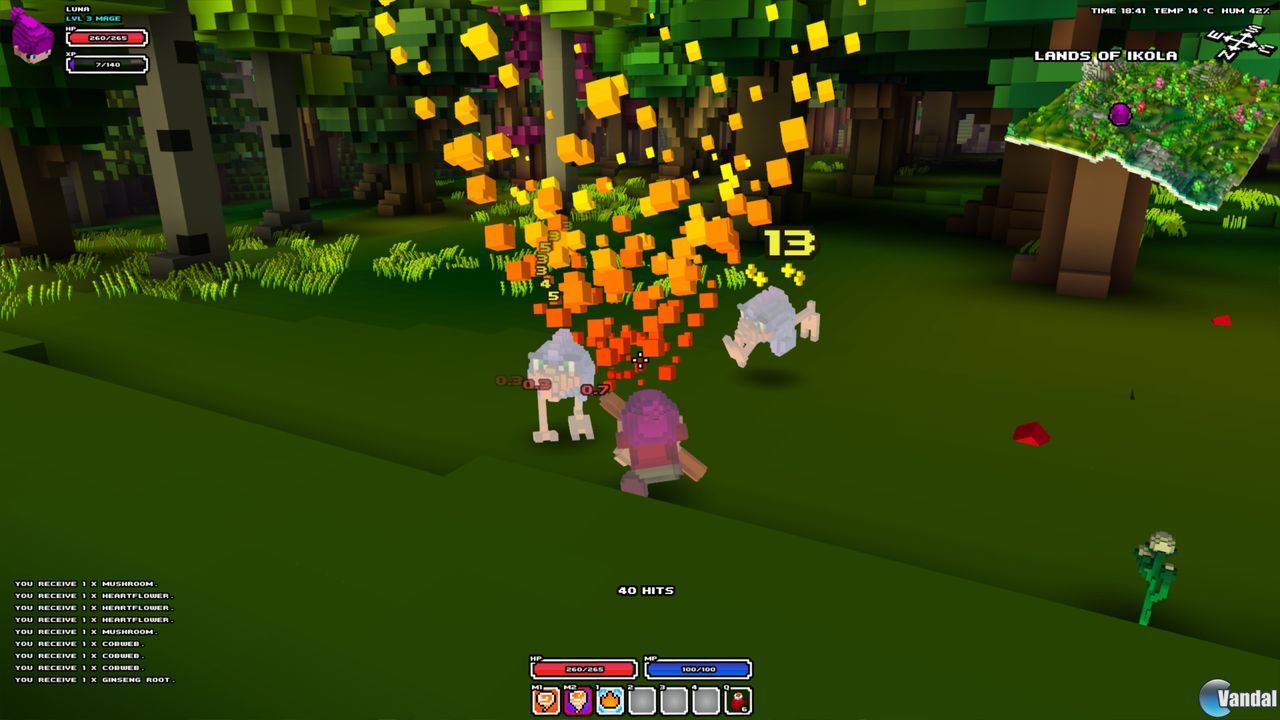Image resolution: width=1280 pixels, height=720 pixels.
Task: Select the M1 attack skill icon
Action: tap(544, 700)
